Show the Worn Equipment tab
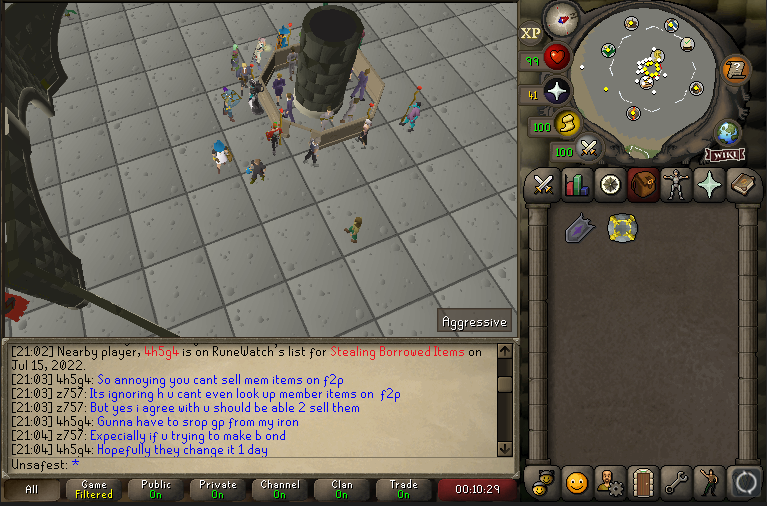This screenshot has width=767, height=506. click(x=678, y=185)
